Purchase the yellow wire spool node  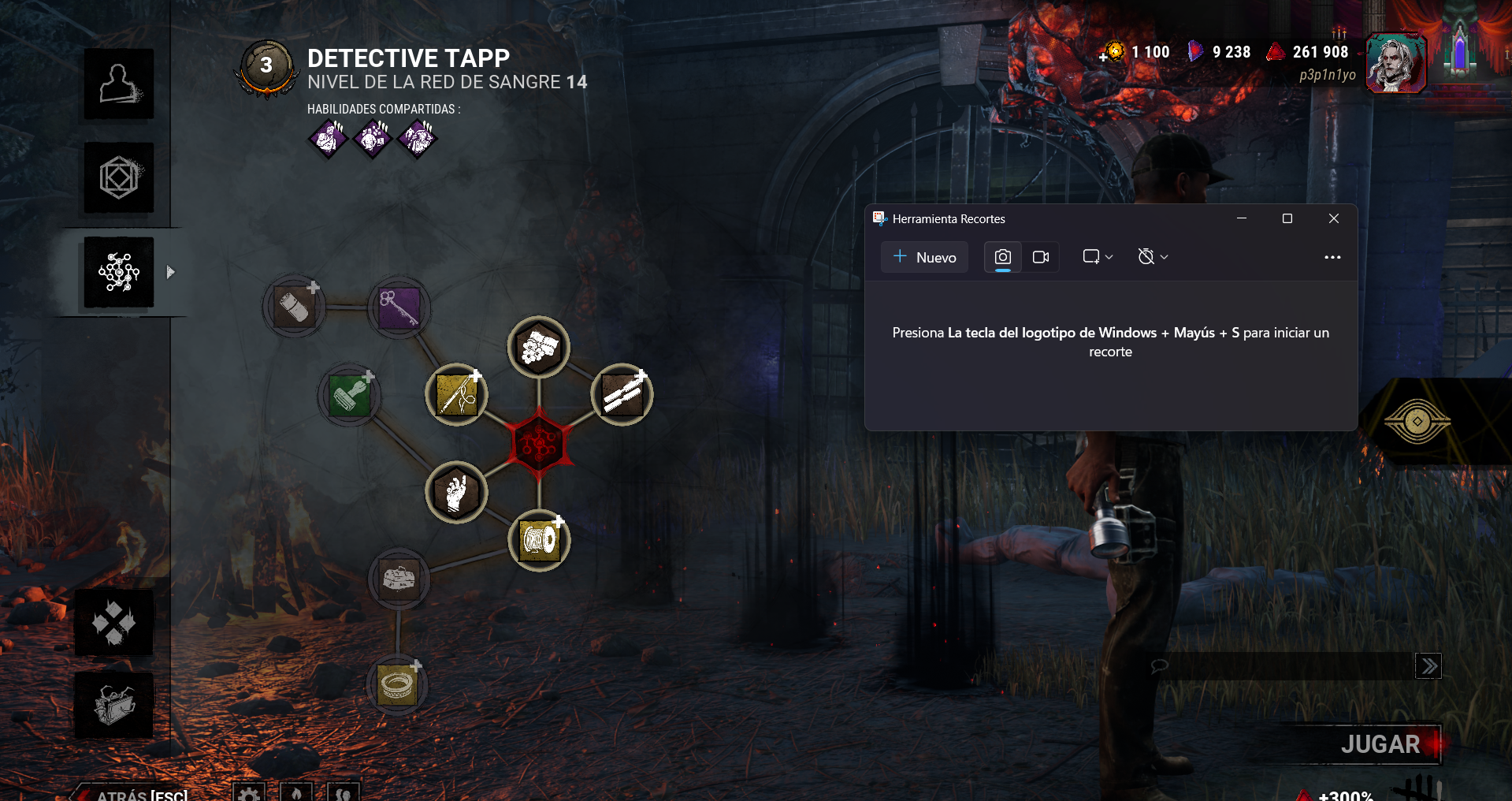click(540, 540)
